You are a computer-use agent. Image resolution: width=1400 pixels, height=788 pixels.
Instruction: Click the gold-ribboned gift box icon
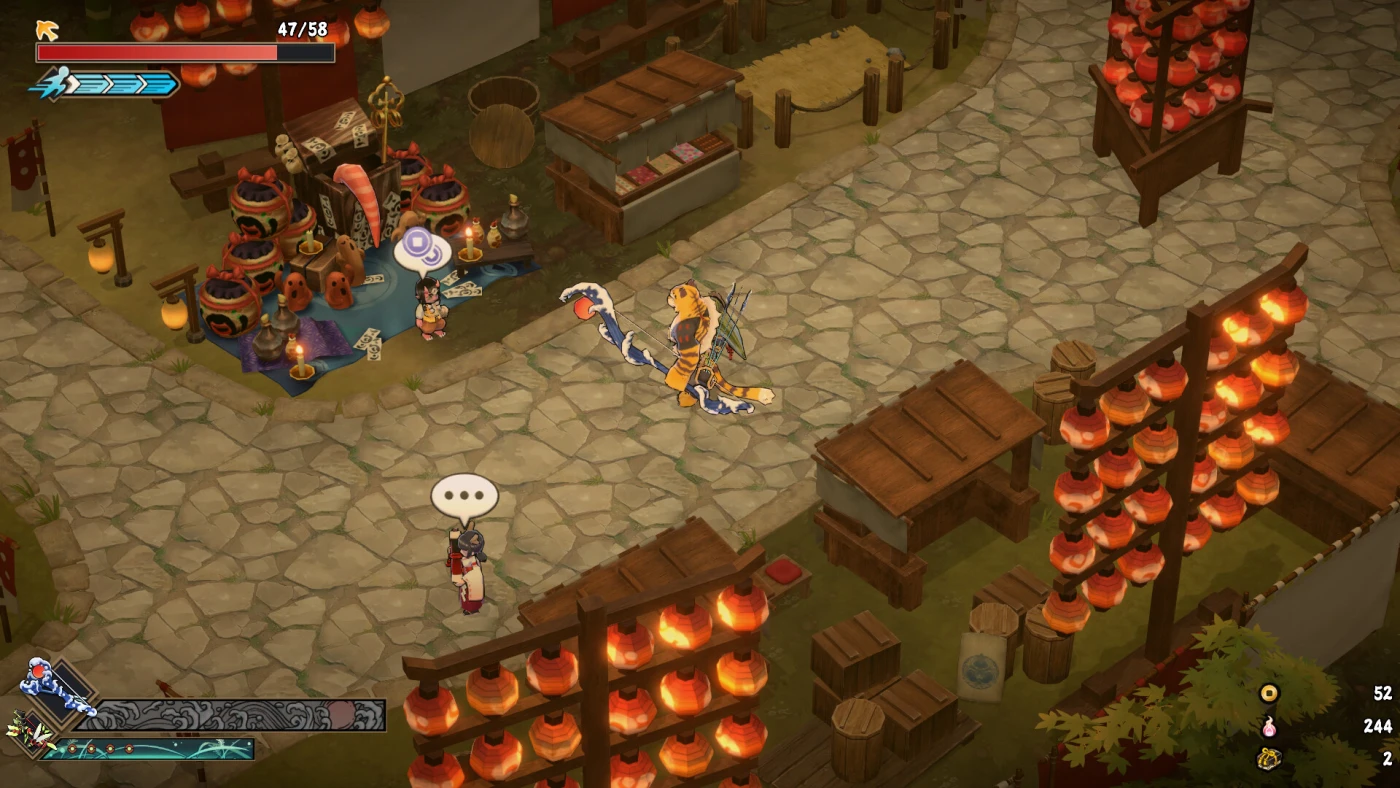click(x=1269, y=759)
